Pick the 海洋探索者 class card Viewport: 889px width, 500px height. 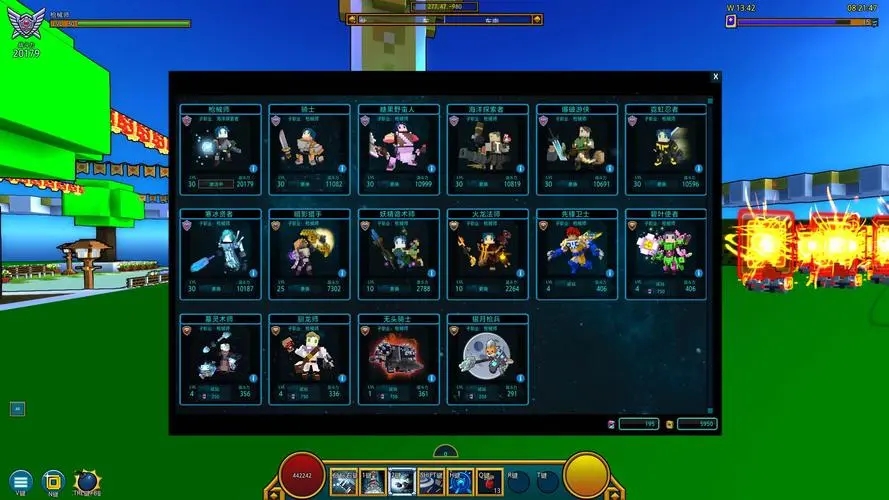[x=487, y=147]
